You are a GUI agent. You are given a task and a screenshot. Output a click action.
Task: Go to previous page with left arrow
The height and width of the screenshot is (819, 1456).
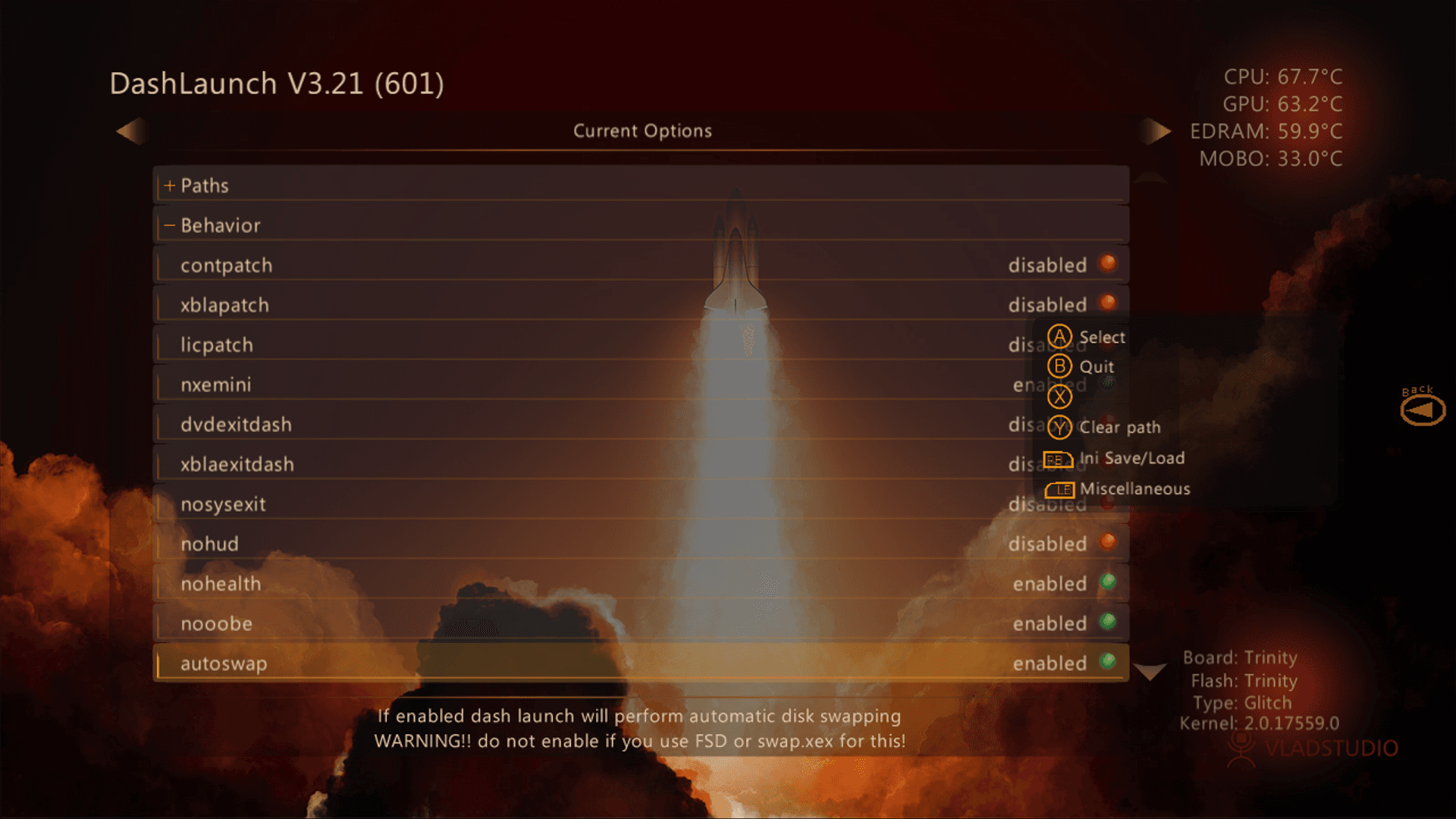(x=130, y=131)
